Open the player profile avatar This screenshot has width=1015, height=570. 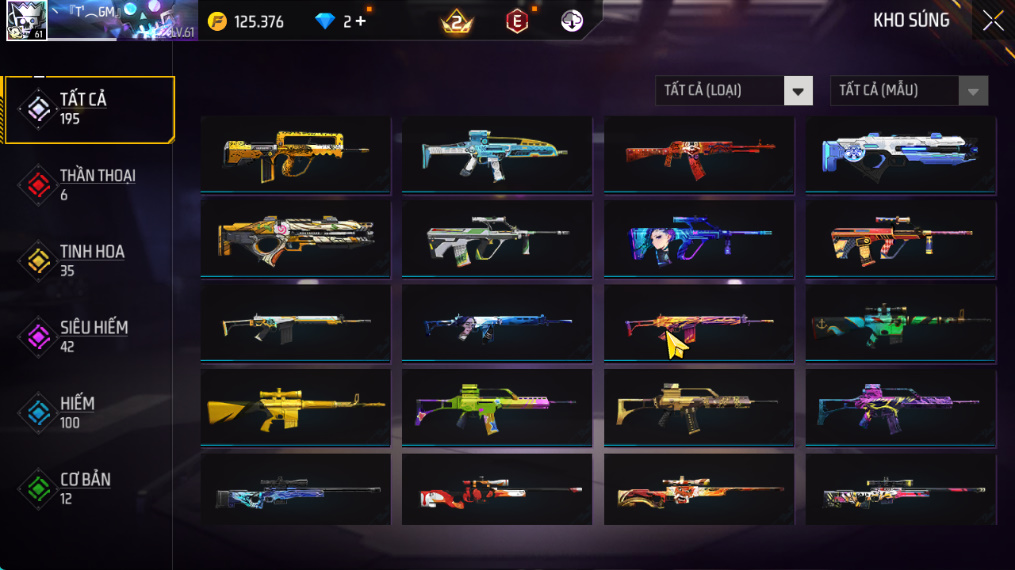tap(24, 20)
